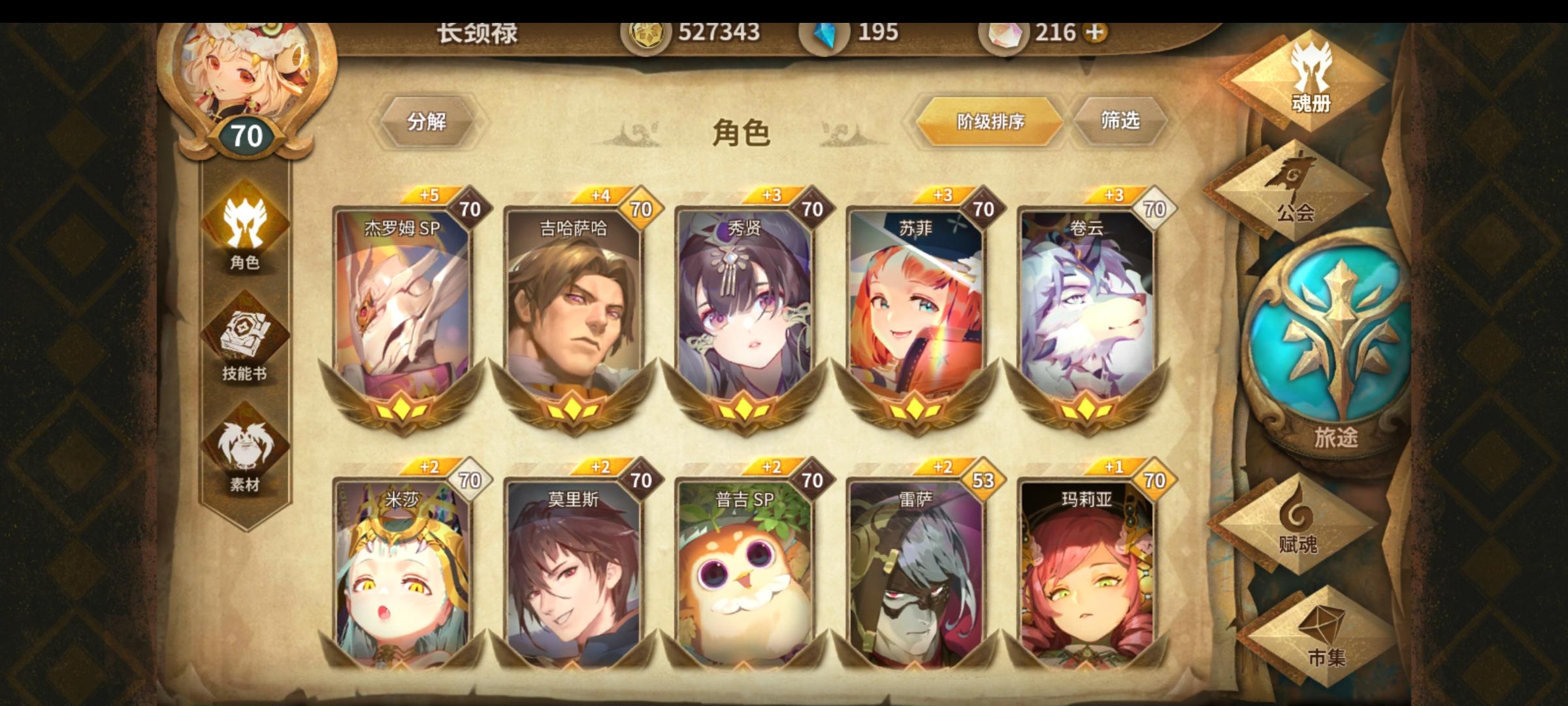Viewport: 1568px width, 706px height.
Task: Open the 筛选 (Filter) options
Action: tap(1122, 120)
